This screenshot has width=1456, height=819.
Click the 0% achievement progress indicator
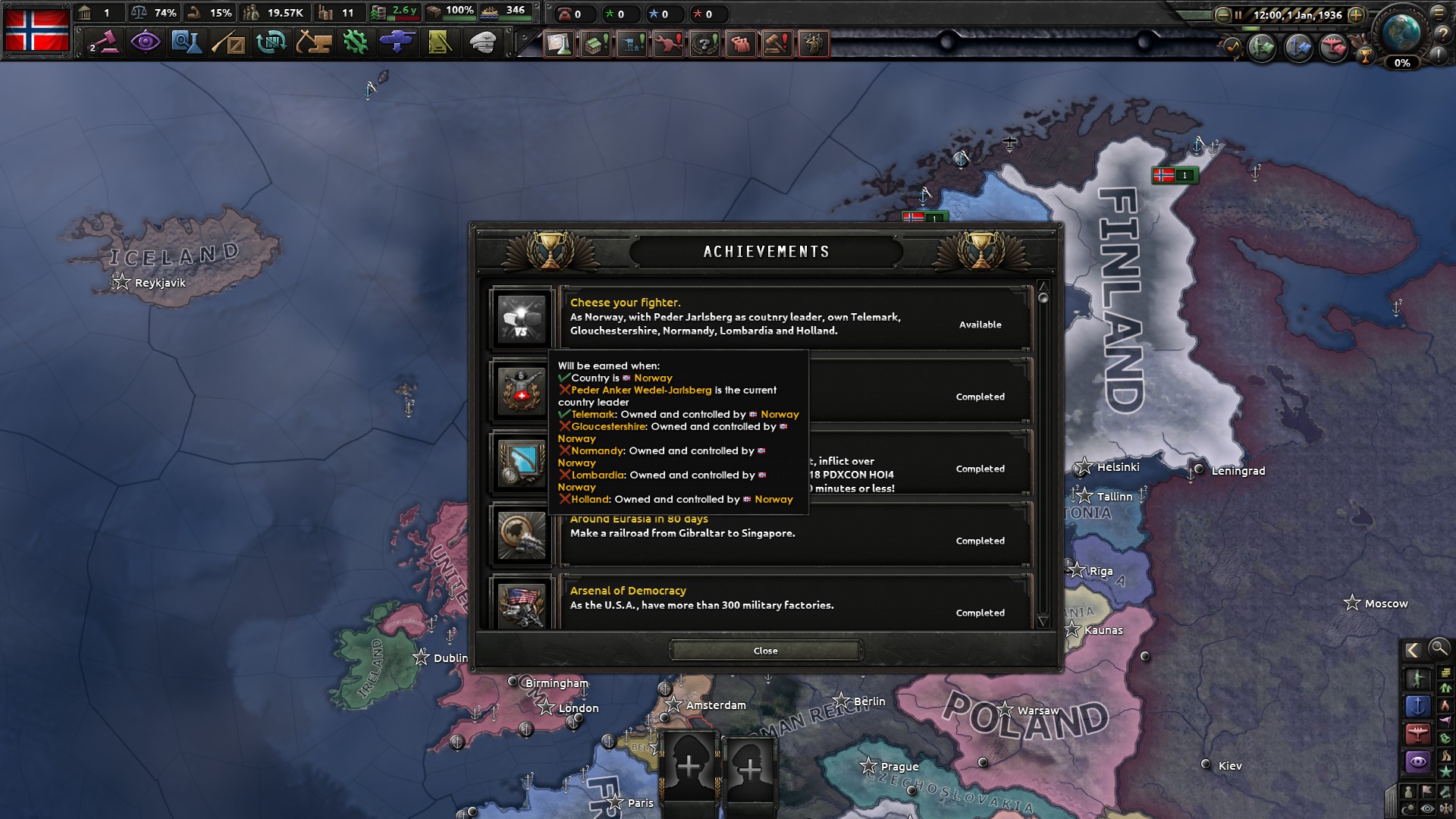pos(1402,64)
